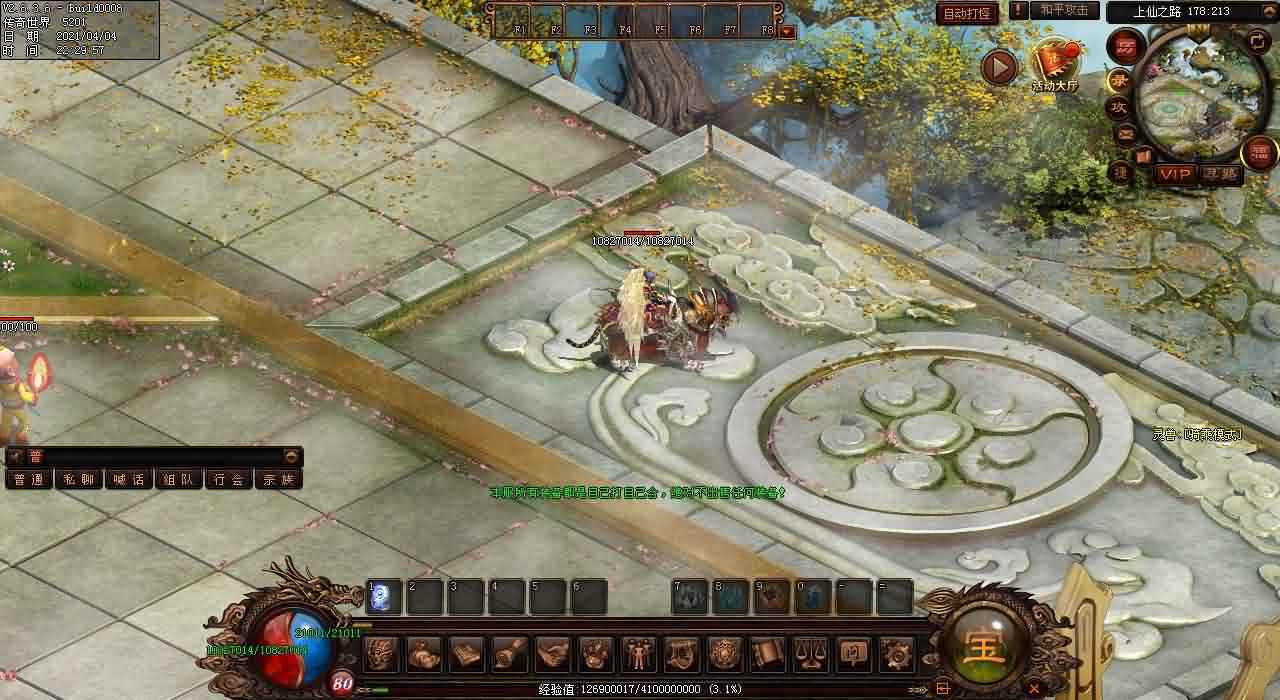
Task: Click the balance scales icon
Action: pos(810,654)
